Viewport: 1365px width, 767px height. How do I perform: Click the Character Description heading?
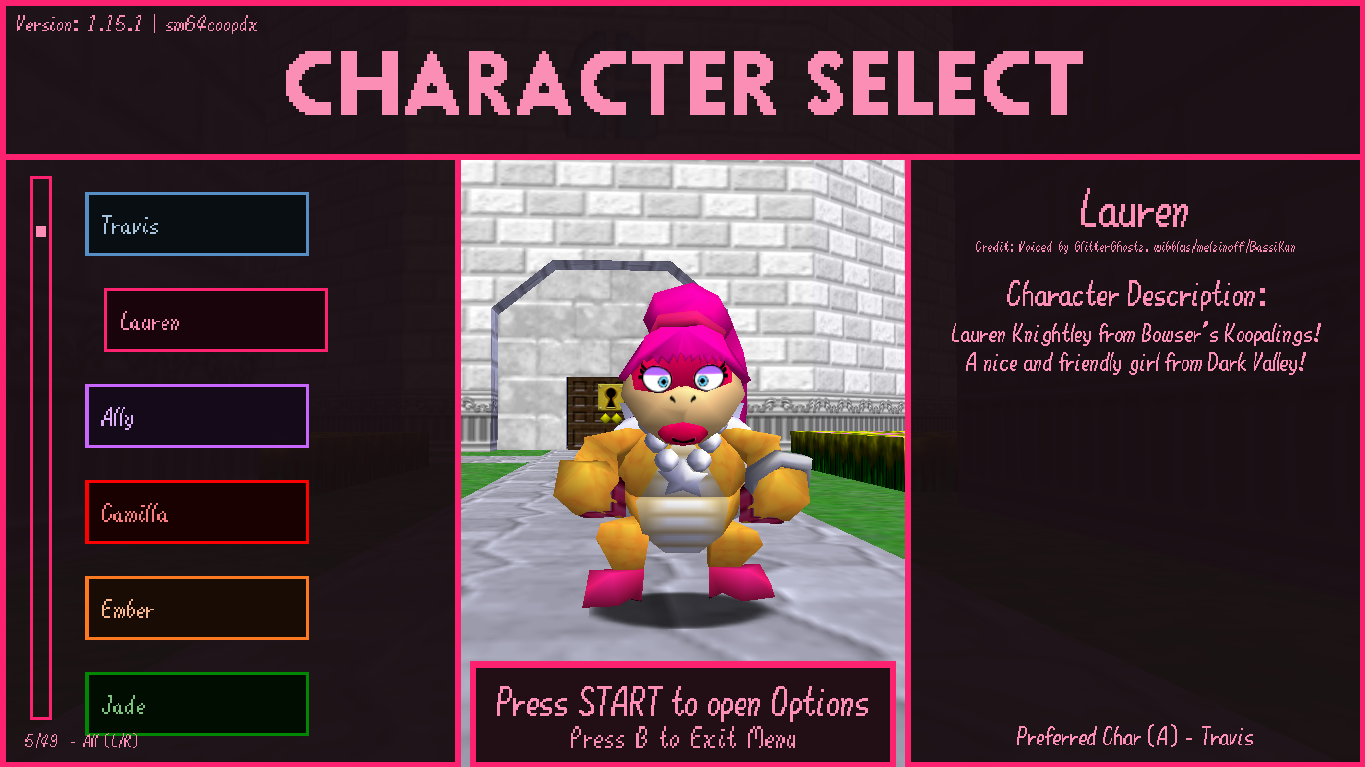pos(1135,295)
